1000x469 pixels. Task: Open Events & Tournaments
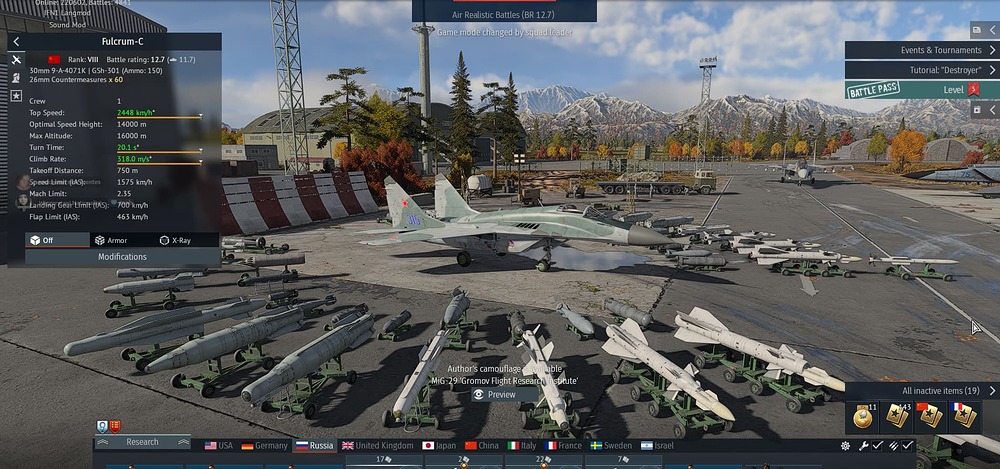(x=920, y=50)
